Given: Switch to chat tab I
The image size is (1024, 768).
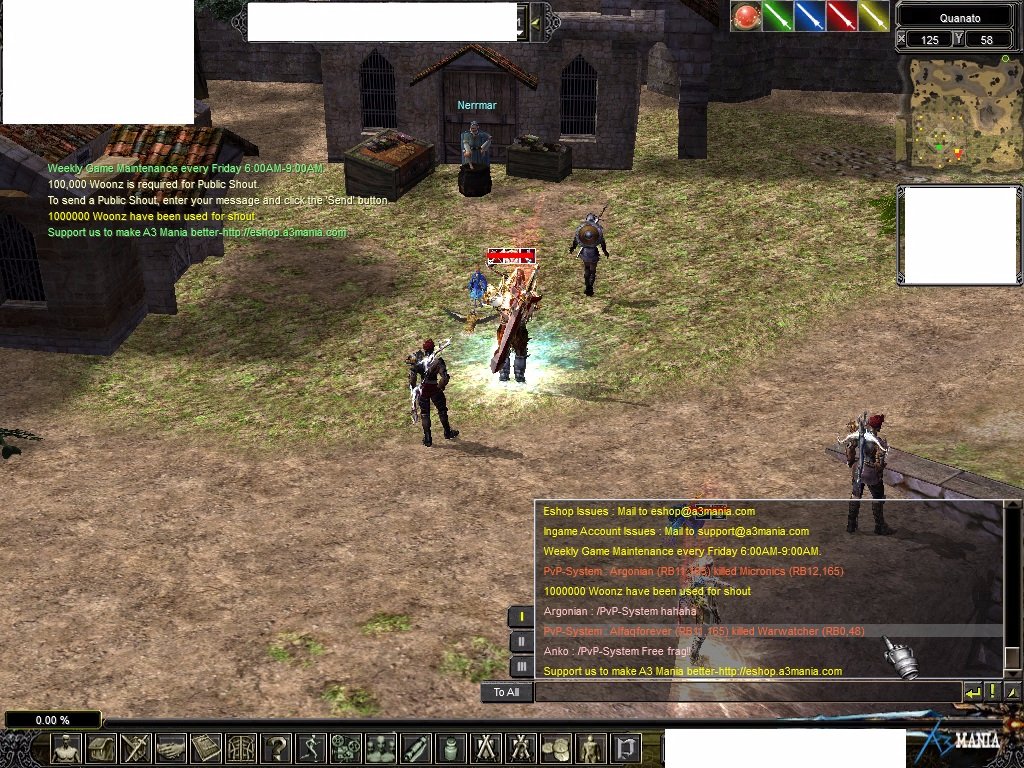Looking at the screenshot, I should pyautogui.click(x=521, y=616).
